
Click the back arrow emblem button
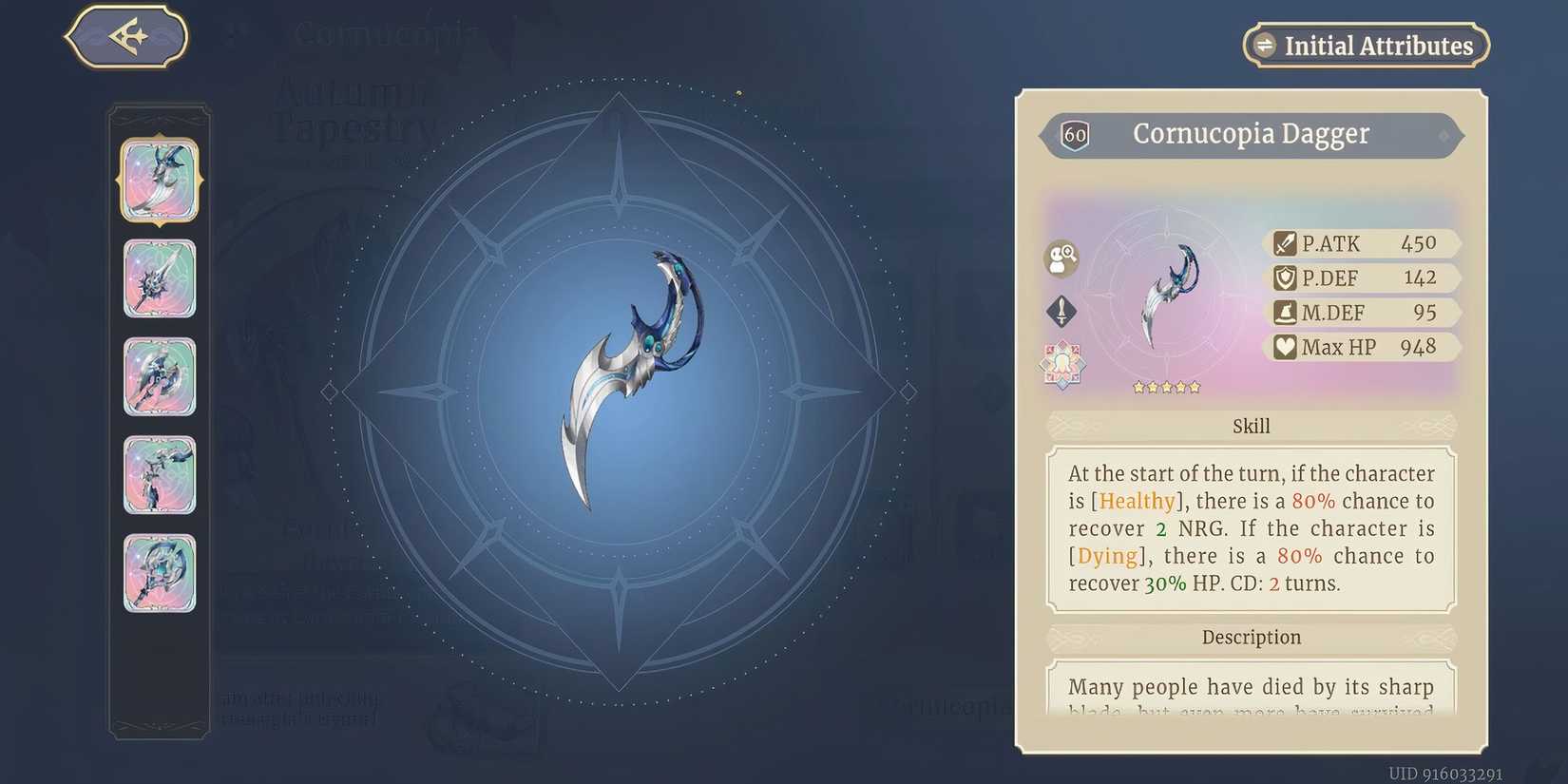point(127,35)
